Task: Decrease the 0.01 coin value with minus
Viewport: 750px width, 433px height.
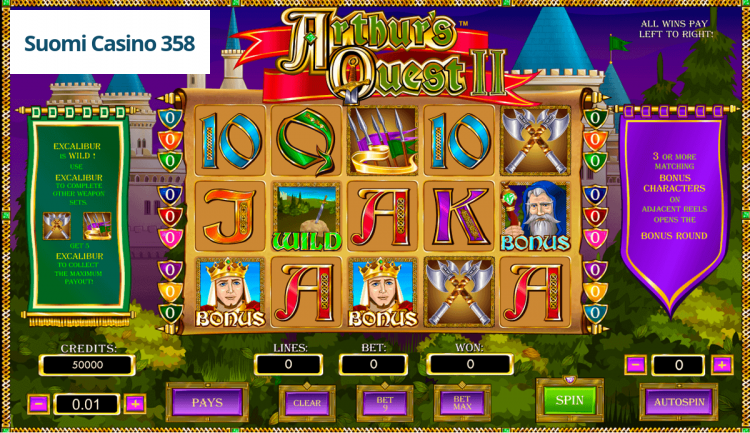Action: (x=39, y=404)
